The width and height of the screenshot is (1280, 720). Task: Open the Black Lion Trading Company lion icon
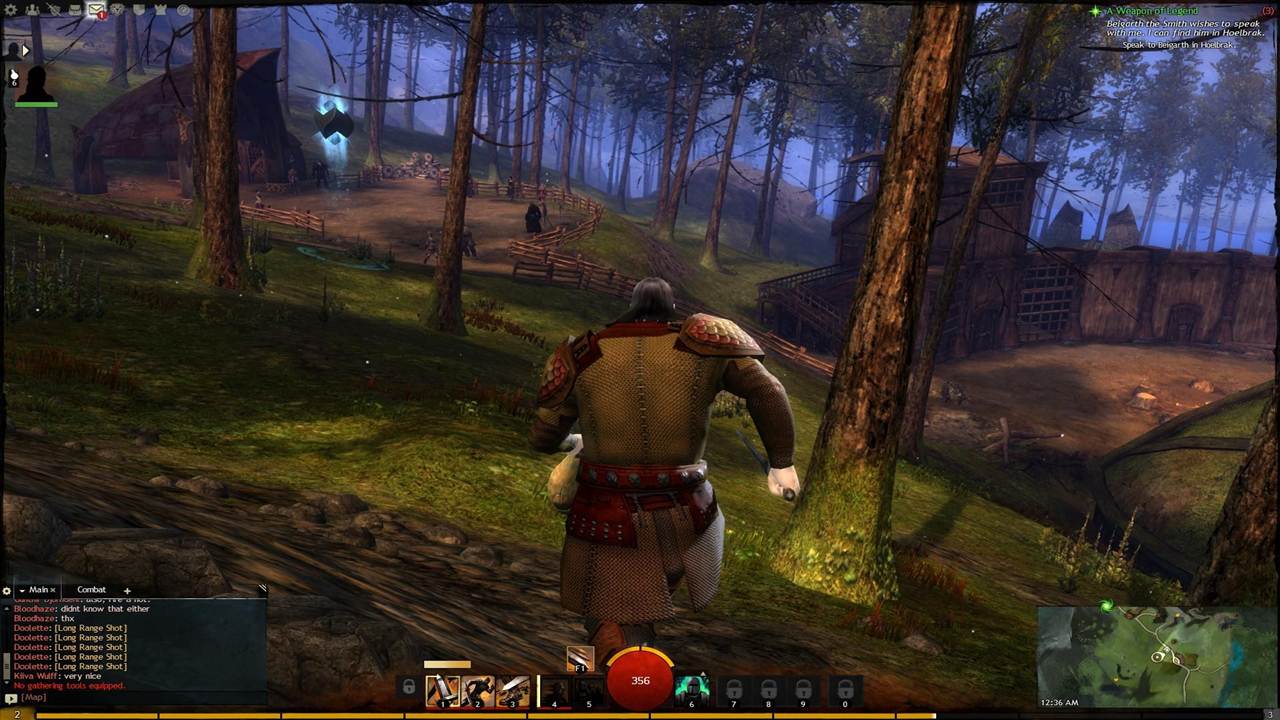pyautogui.click(x=118, y=10)
